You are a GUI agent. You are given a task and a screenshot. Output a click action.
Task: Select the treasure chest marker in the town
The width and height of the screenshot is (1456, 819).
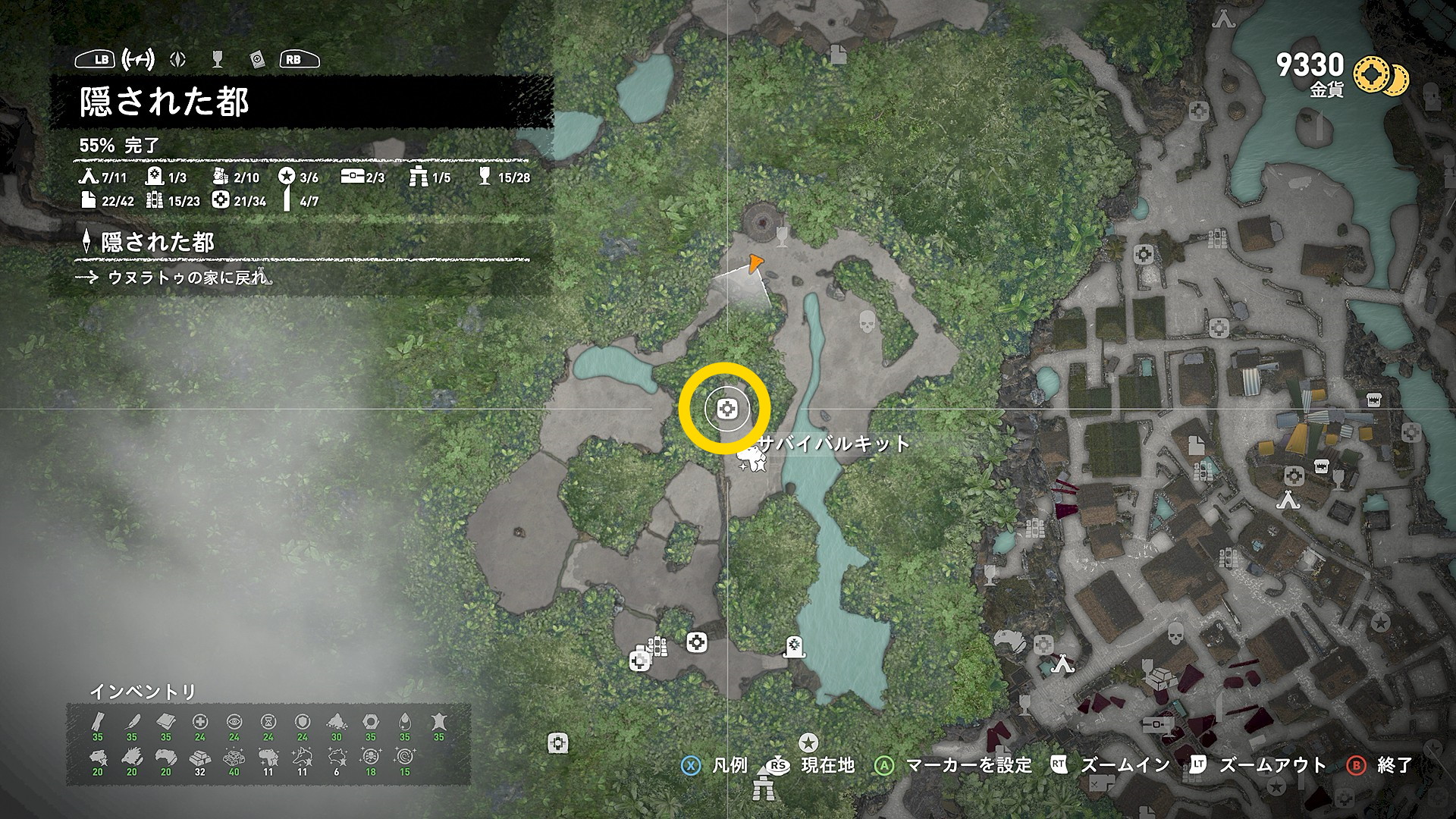[1156, 723]
